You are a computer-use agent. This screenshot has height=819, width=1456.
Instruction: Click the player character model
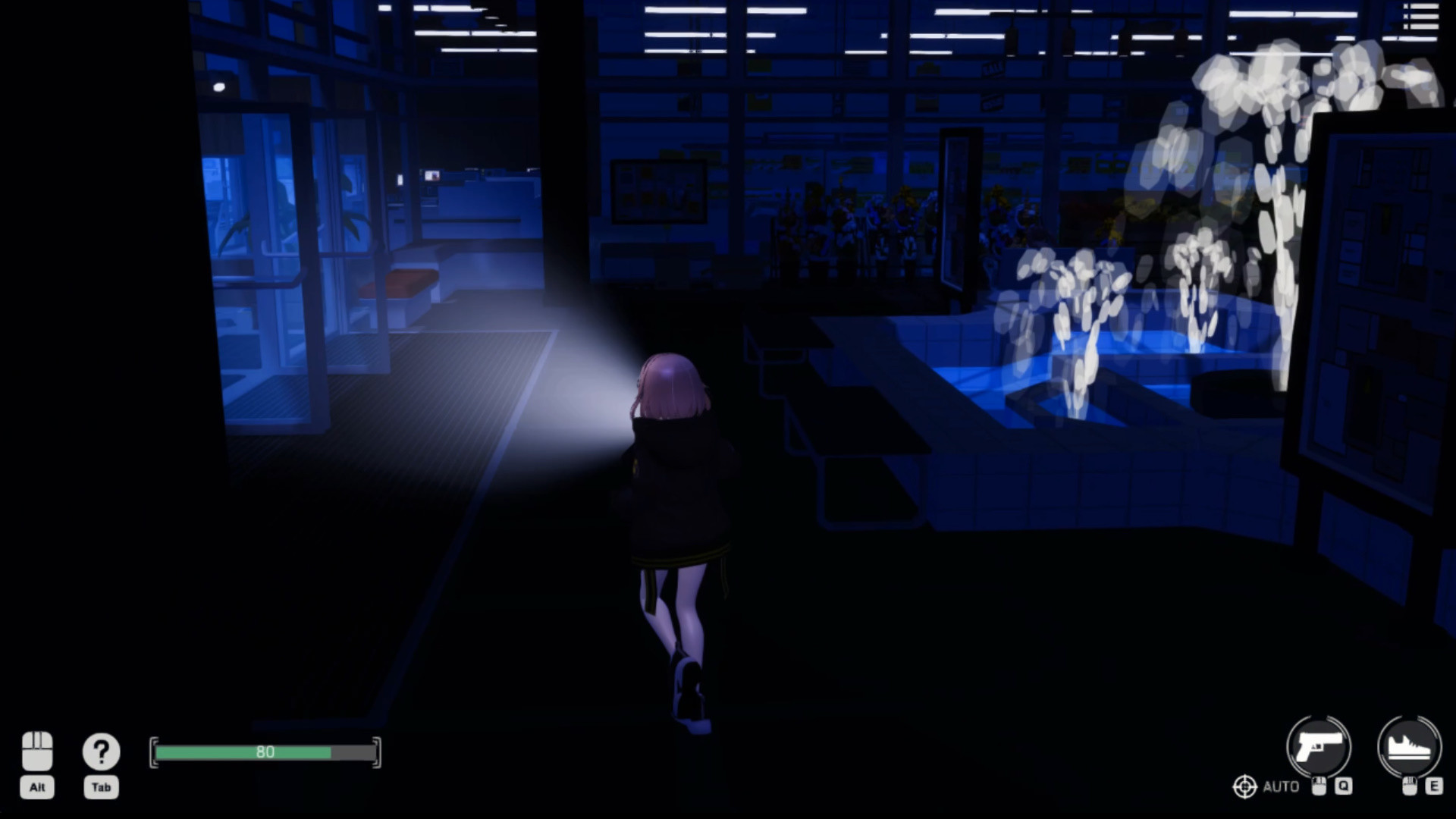pos(673,531)
